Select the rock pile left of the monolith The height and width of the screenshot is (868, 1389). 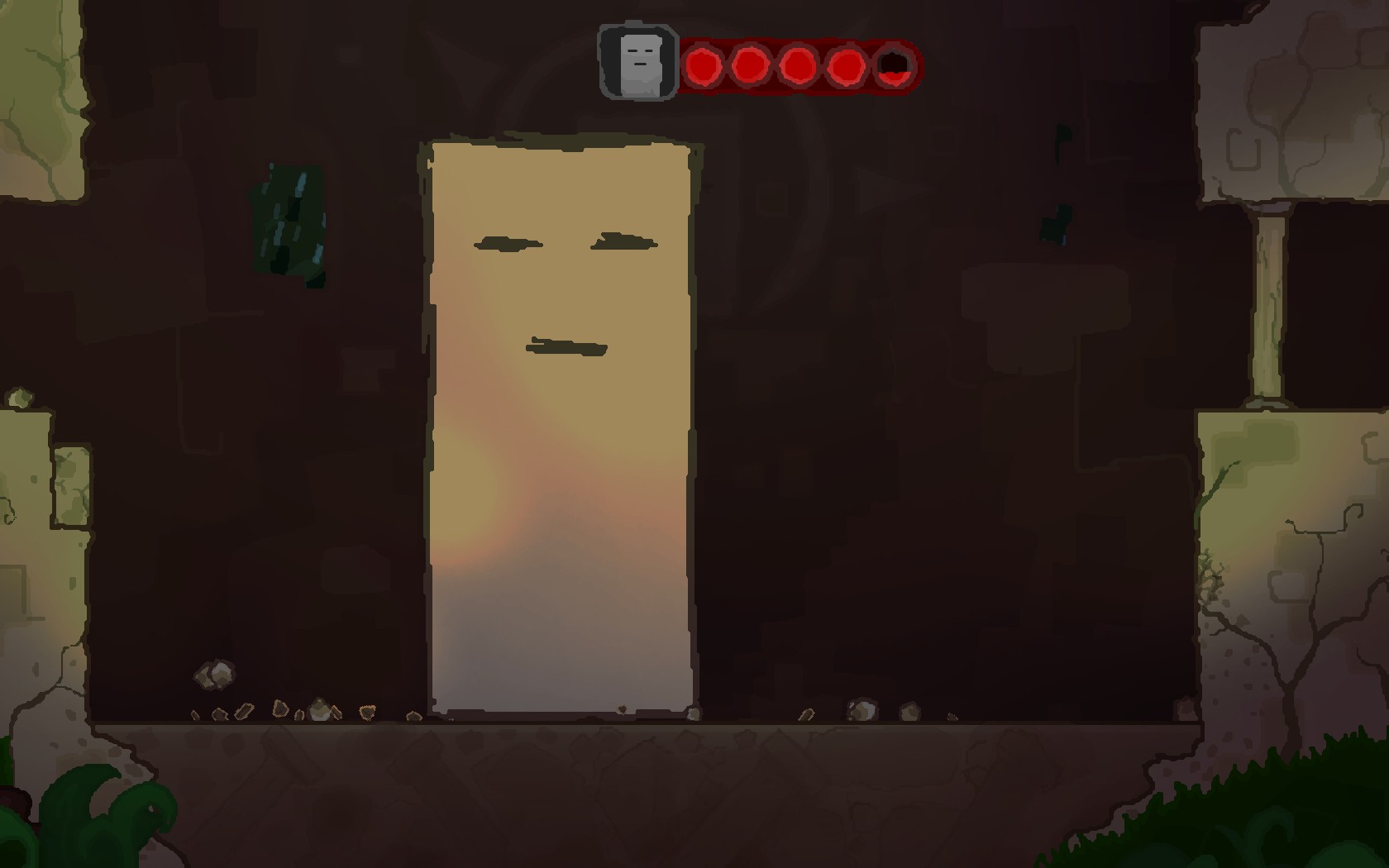point(213,676)
